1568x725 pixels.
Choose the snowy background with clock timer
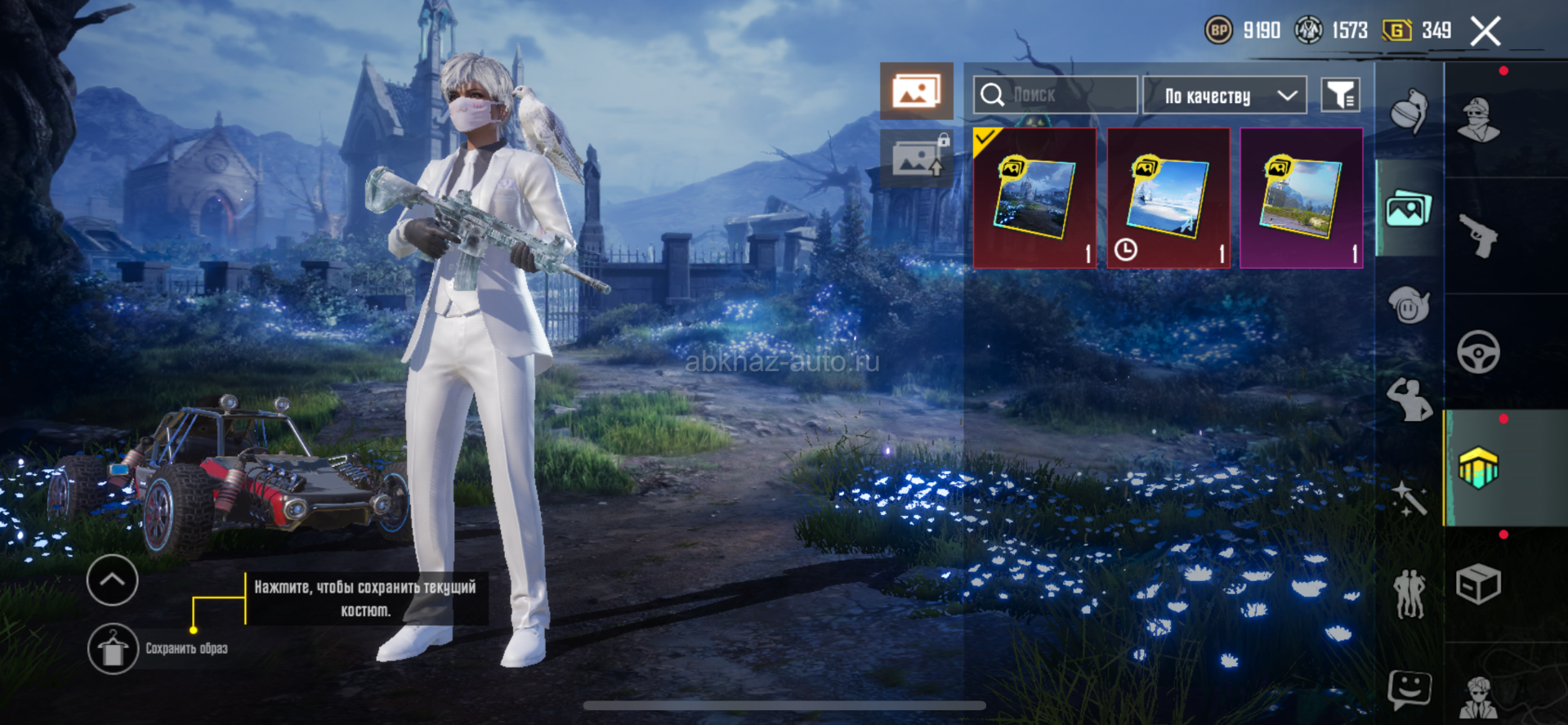tap(1168, 199)
